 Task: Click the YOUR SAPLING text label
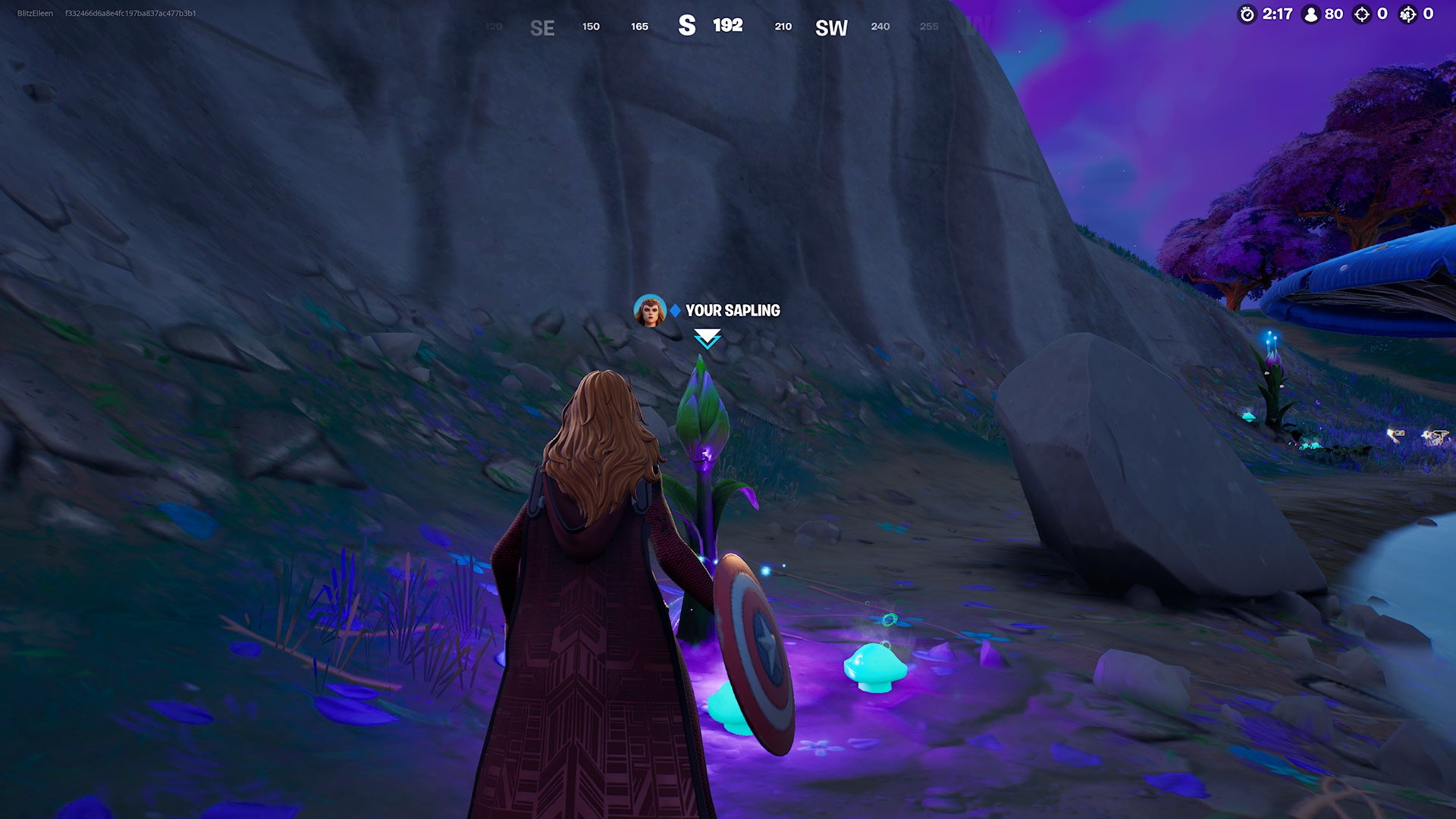point(732,309)
